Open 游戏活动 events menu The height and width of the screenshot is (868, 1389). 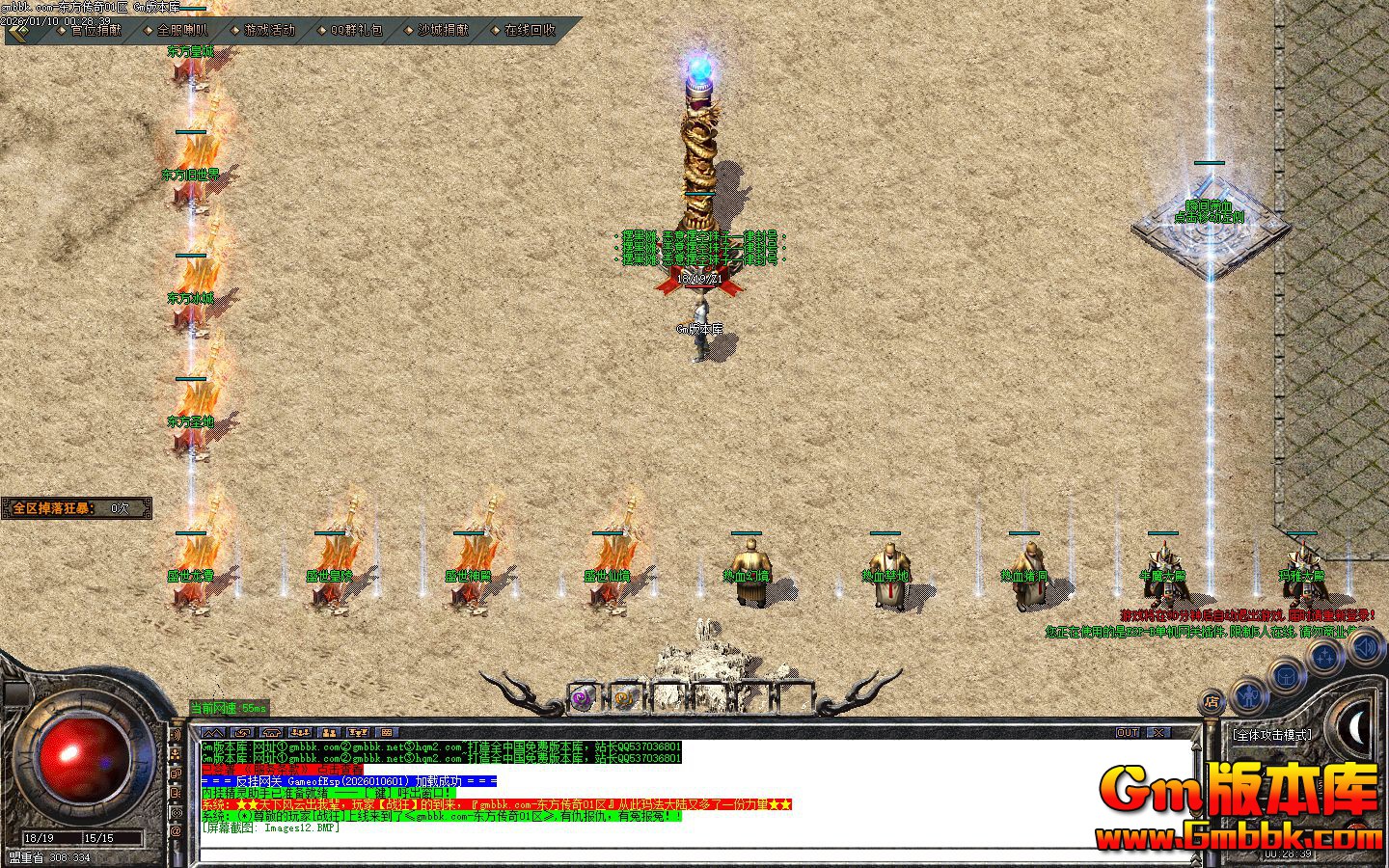click(269, 30)
